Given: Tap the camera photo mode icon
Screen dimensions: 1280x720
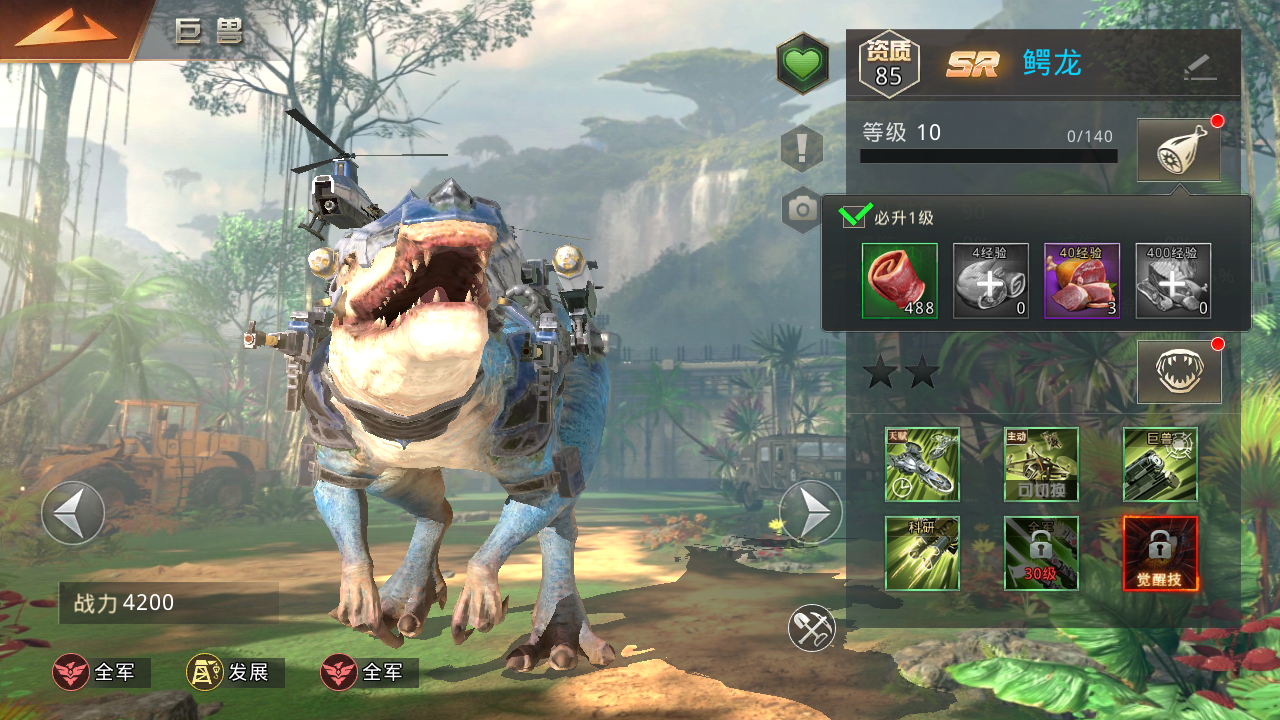Looking at the screenshot, I should (x=802, y=208).
